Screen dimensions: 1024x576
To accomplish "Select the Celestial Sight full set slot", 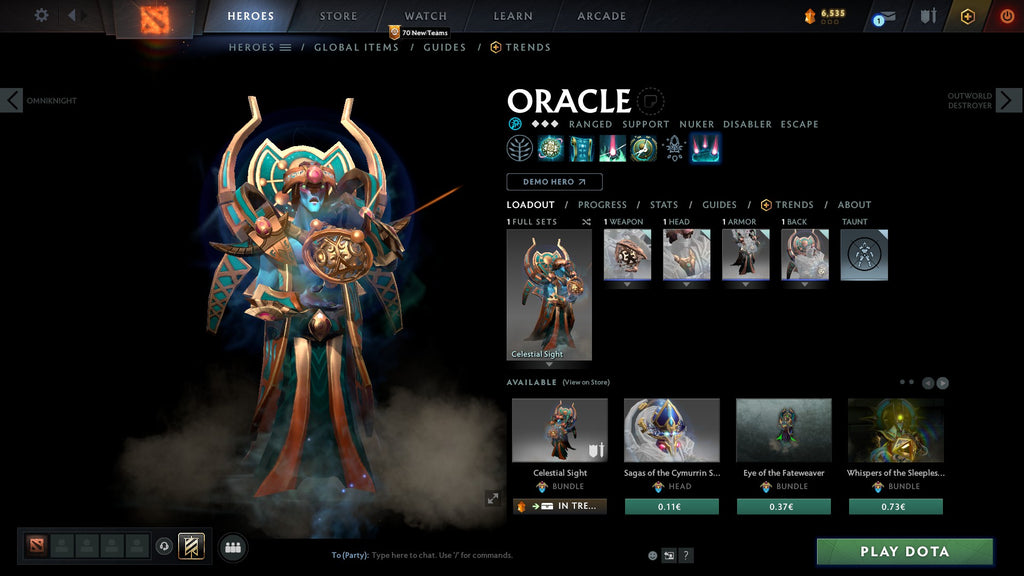I will [549, 295].
